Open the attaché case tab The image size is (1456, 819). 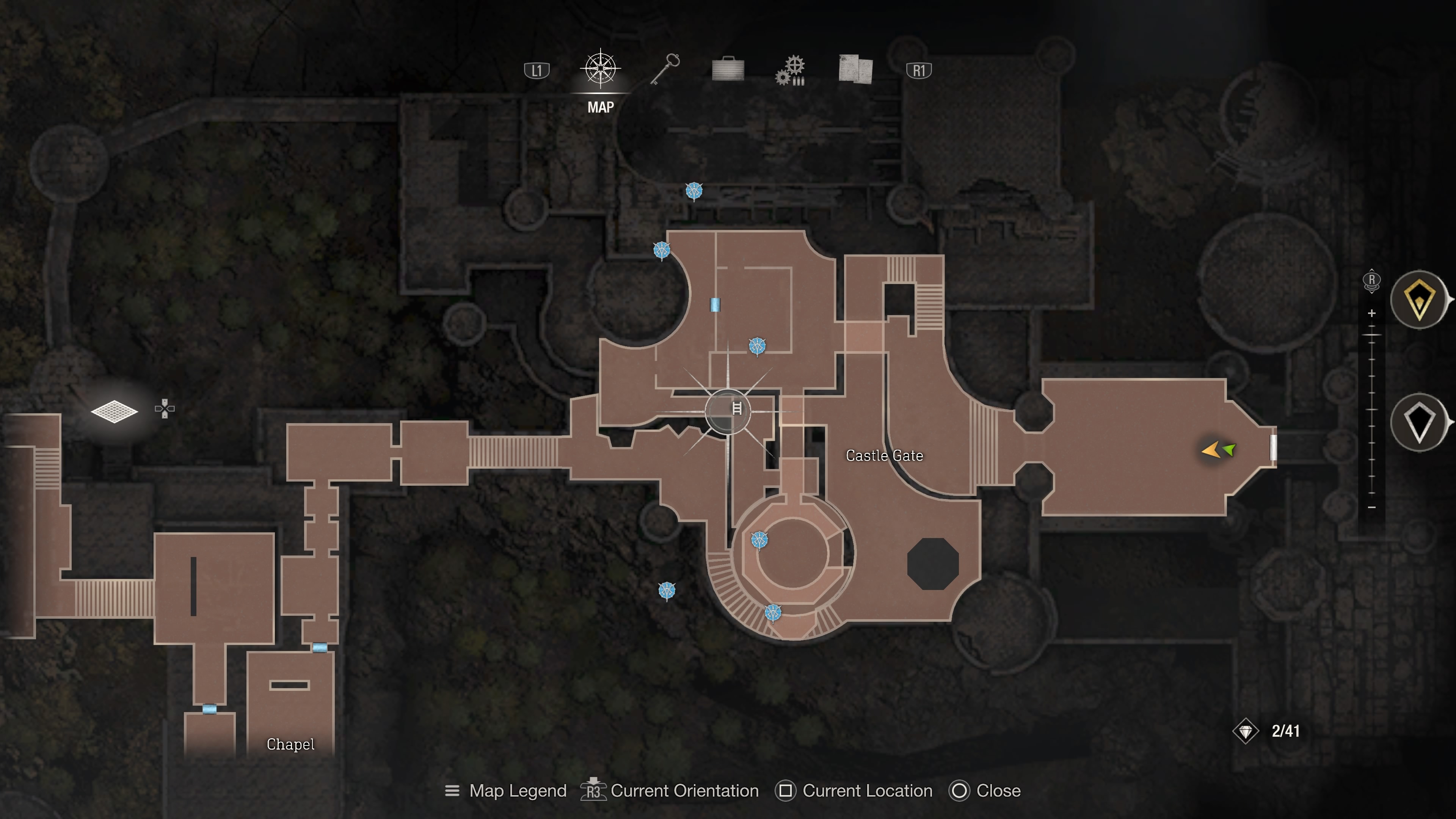[728, 69]
